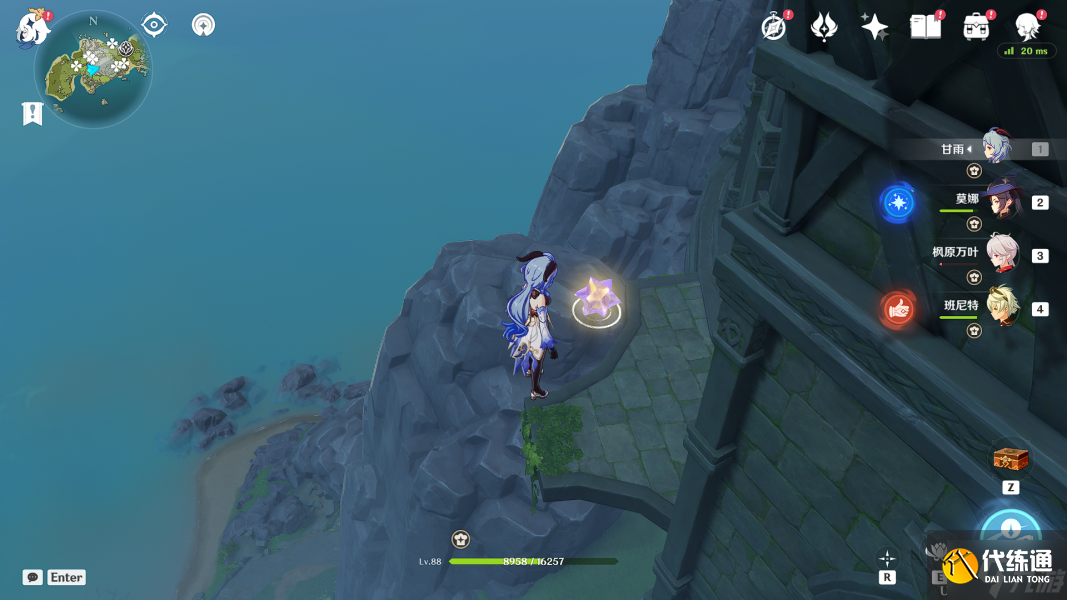Switch to party member 枫原万叶
Viewport: 1067px width, 600px height.
pos(1001,254)
